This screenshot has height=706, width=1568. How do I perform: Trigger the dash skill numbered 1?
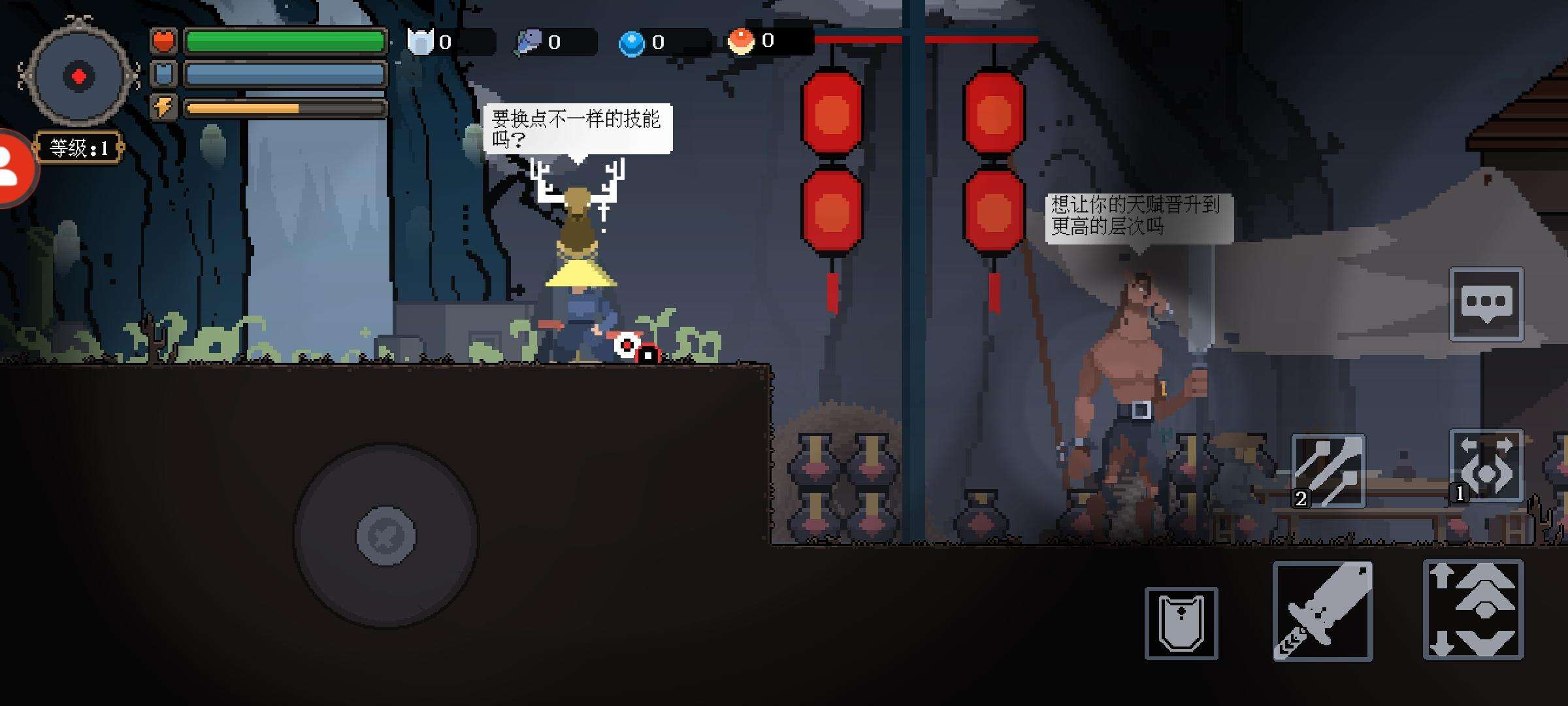(x=1486, y=465)
